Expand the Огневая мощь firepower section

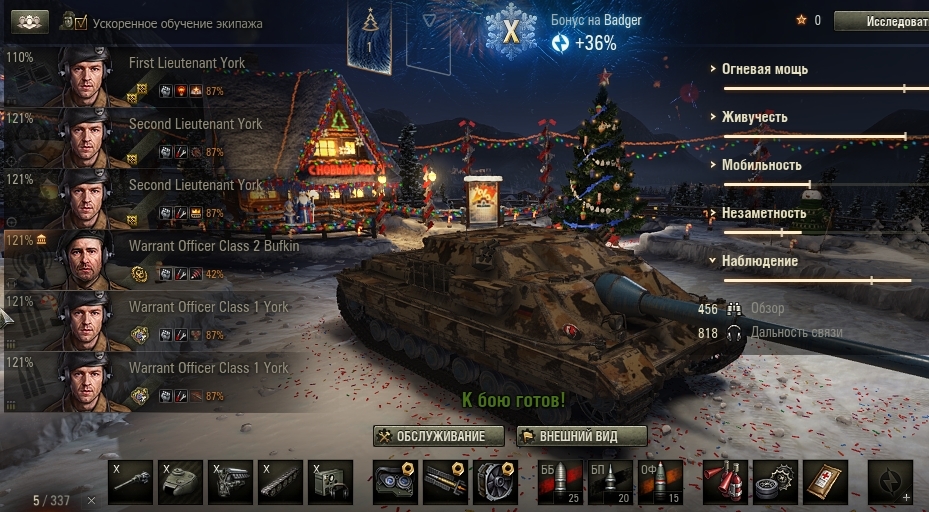tap(765, 70)
